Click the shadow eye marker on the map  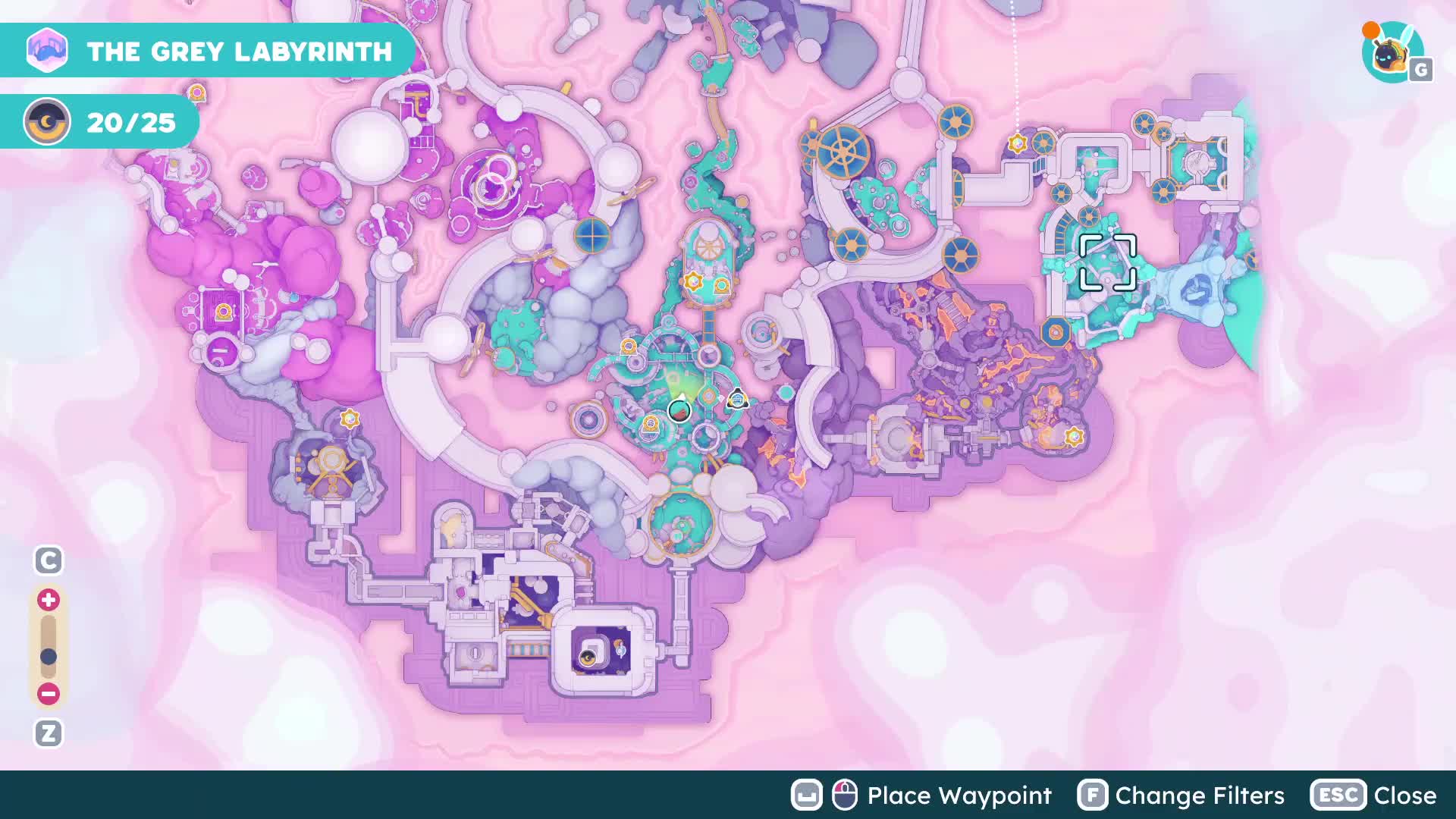[x=588, y=657]
